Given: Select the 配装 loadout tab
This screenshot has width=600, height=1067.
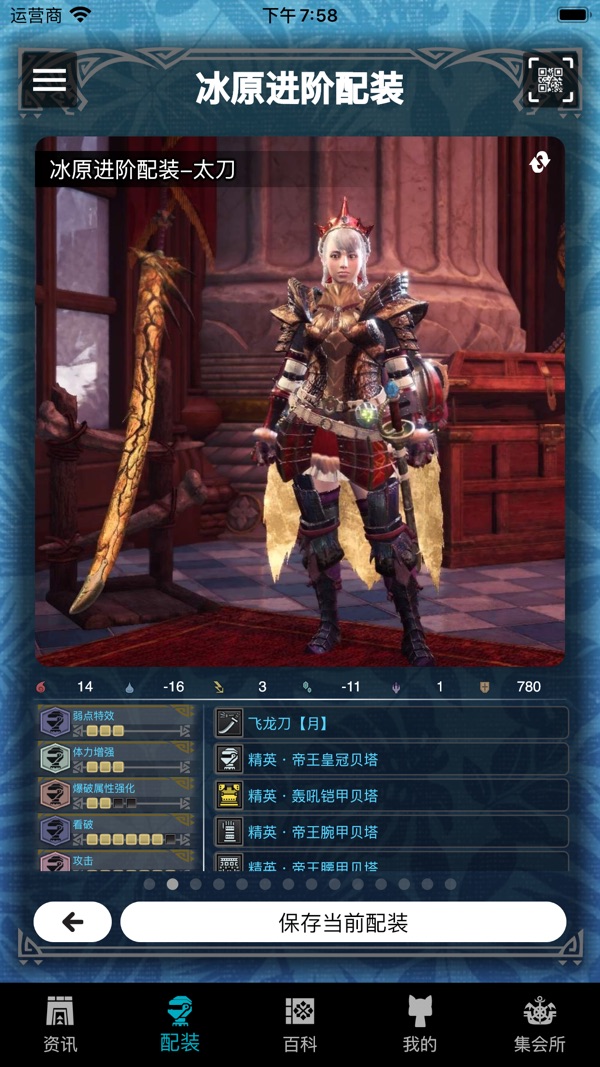Looking at the screenshot, I should (180, 1025).
